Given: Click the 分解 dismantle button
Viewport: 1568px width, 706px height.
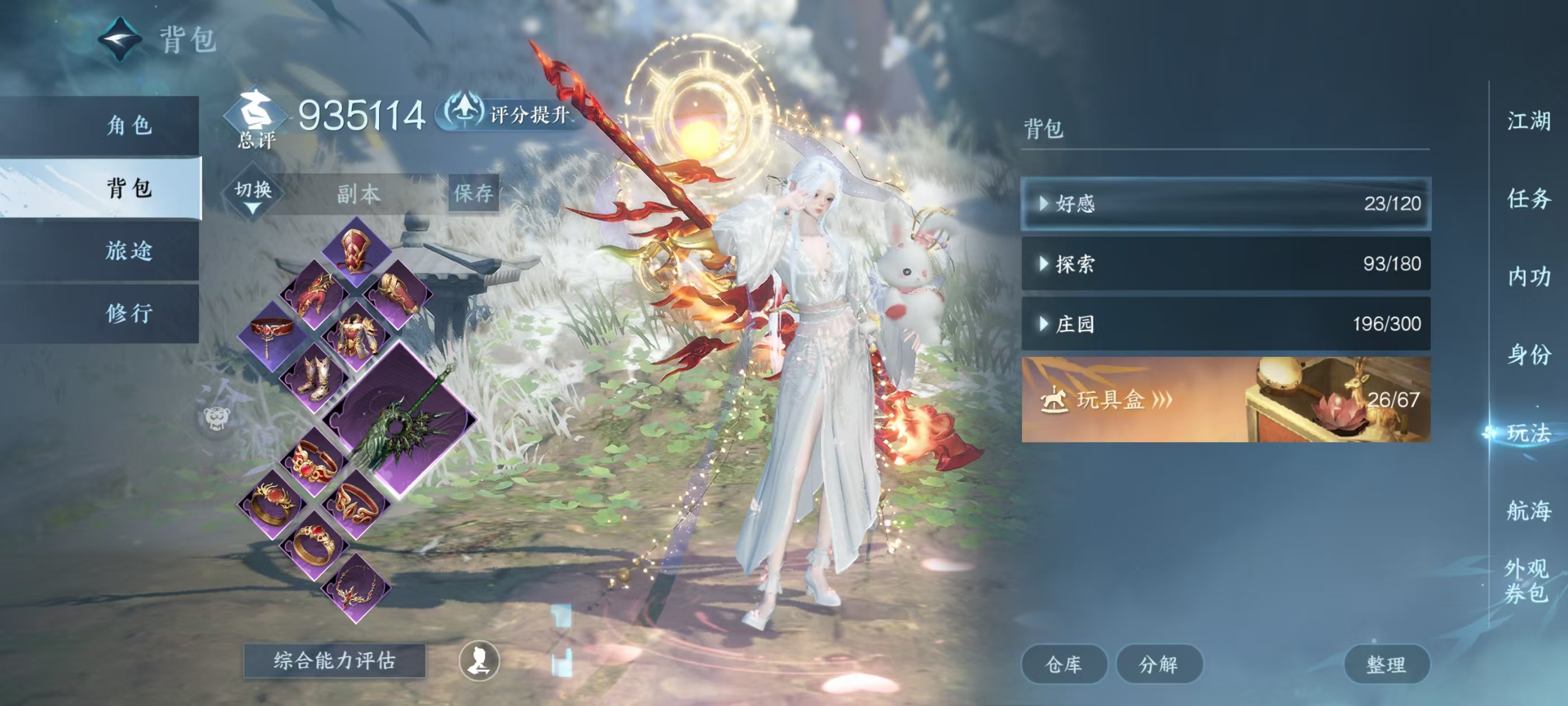Looking at the screenshot, I should pos(1158,663).
